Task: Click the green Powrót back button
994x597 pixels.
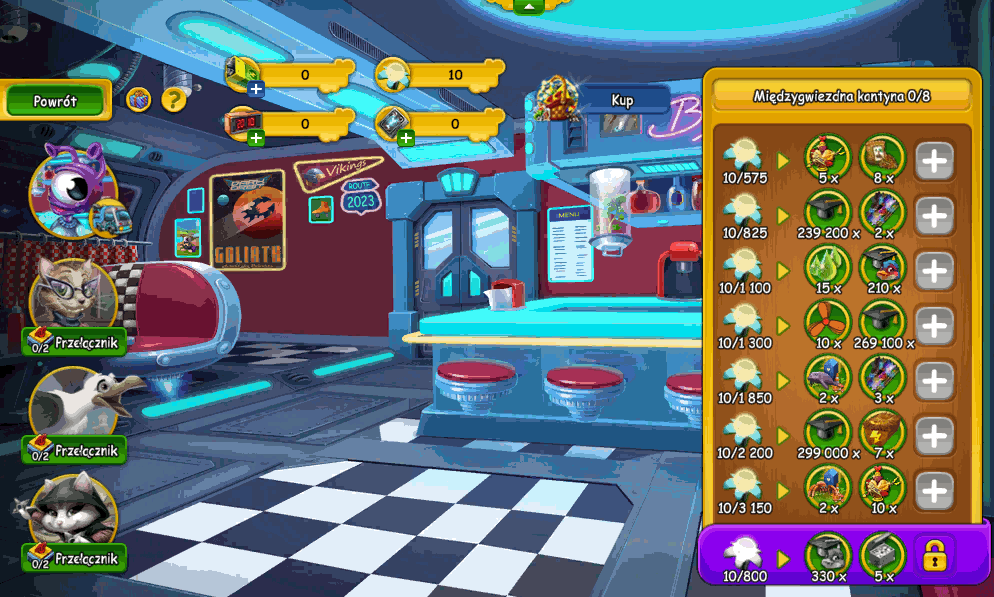Action: pyautogui.click(x=55, y=101)
